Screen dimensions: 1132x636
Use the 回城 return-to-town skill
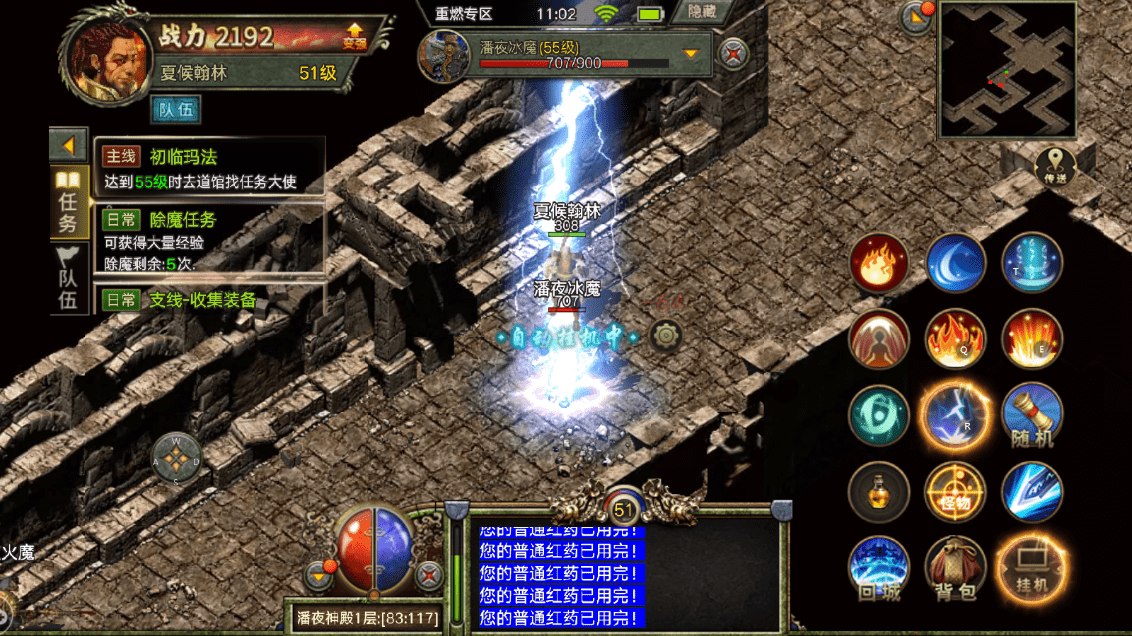[879, 568]
